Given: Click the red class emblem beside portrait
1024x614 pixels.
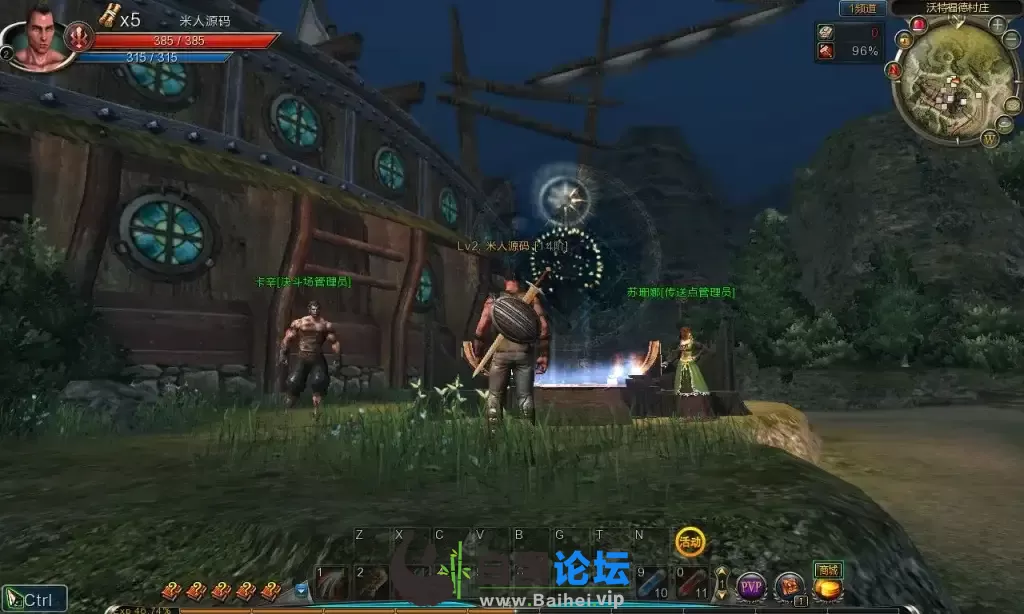Looking at the screenshot, I should point(79,38).
